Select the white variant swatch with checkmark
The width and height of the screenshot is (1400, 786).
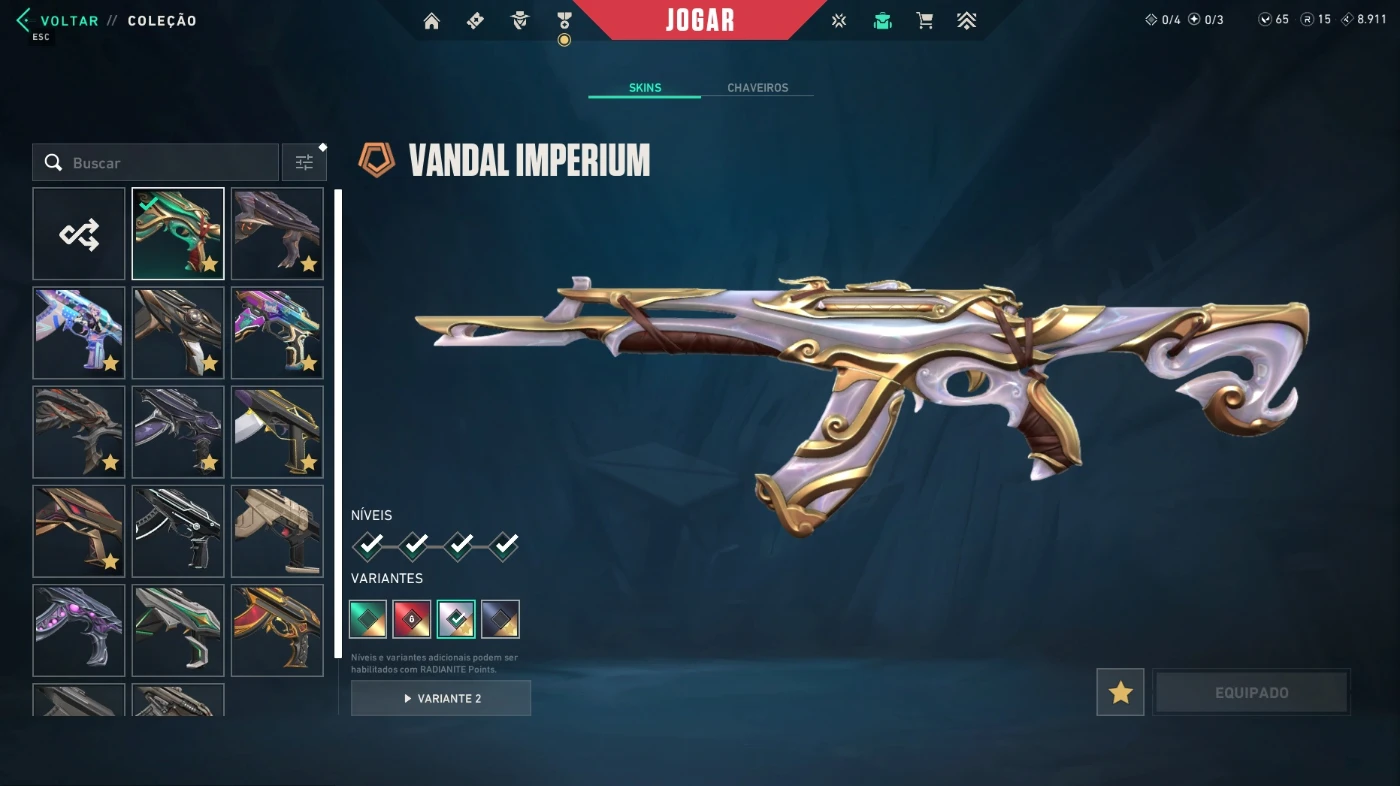pyautogui.click(x=456, y=619)
